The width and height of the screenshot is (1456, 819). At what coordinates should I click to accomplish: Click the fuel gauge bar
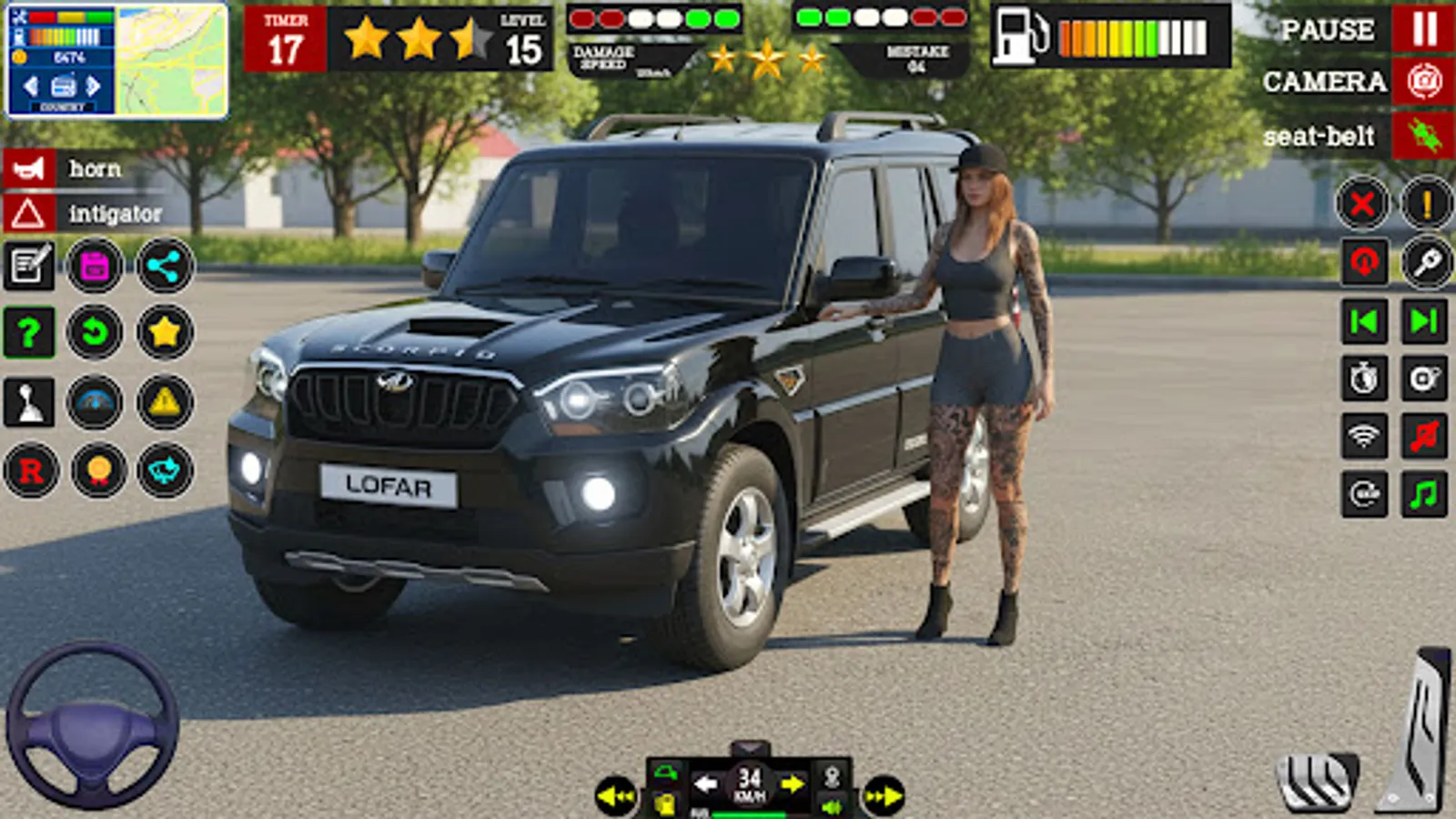coord(1128,38)
